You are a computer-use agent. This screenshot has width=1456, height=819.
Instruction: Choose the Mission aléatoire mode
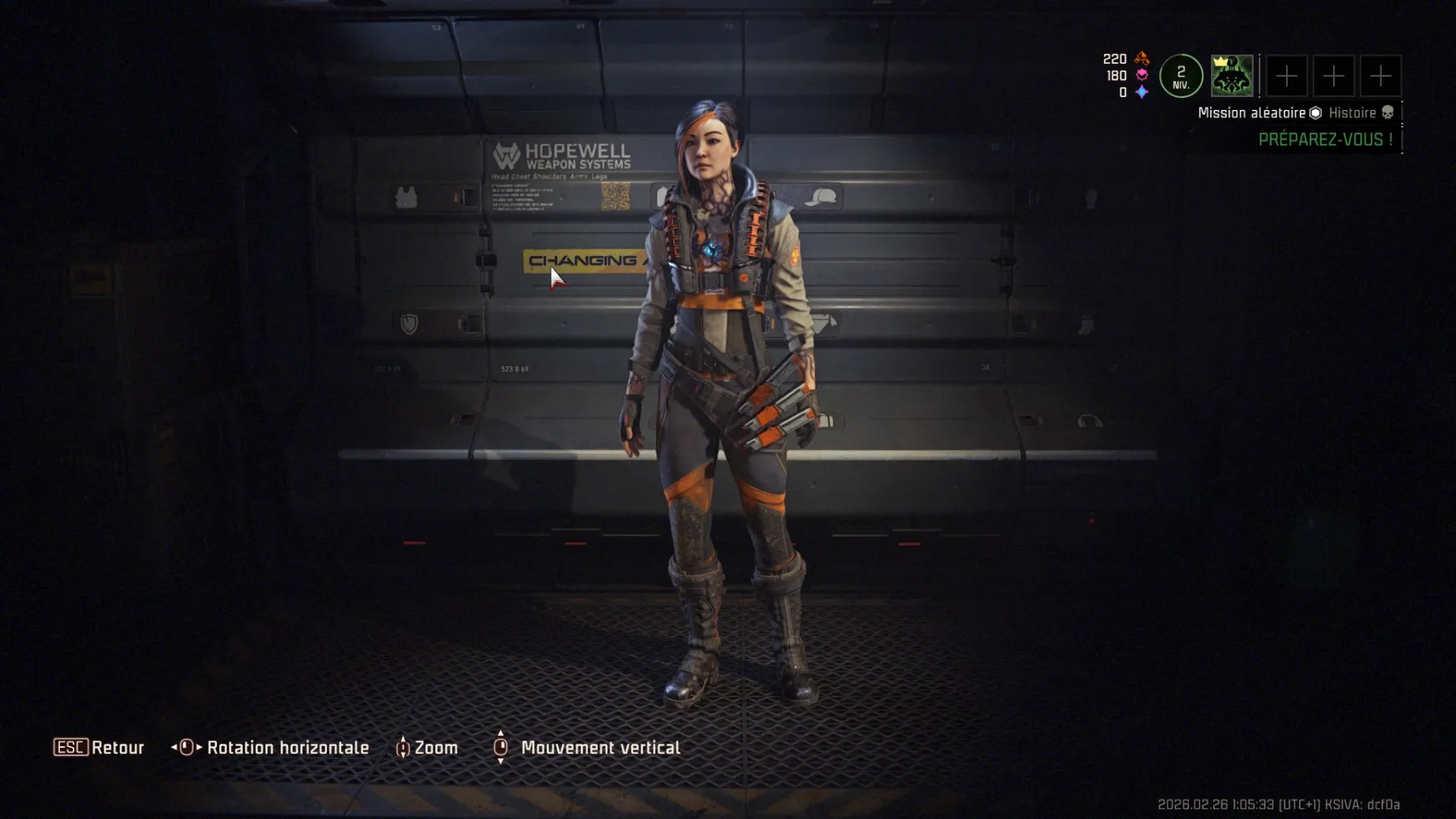(1251, 113)
